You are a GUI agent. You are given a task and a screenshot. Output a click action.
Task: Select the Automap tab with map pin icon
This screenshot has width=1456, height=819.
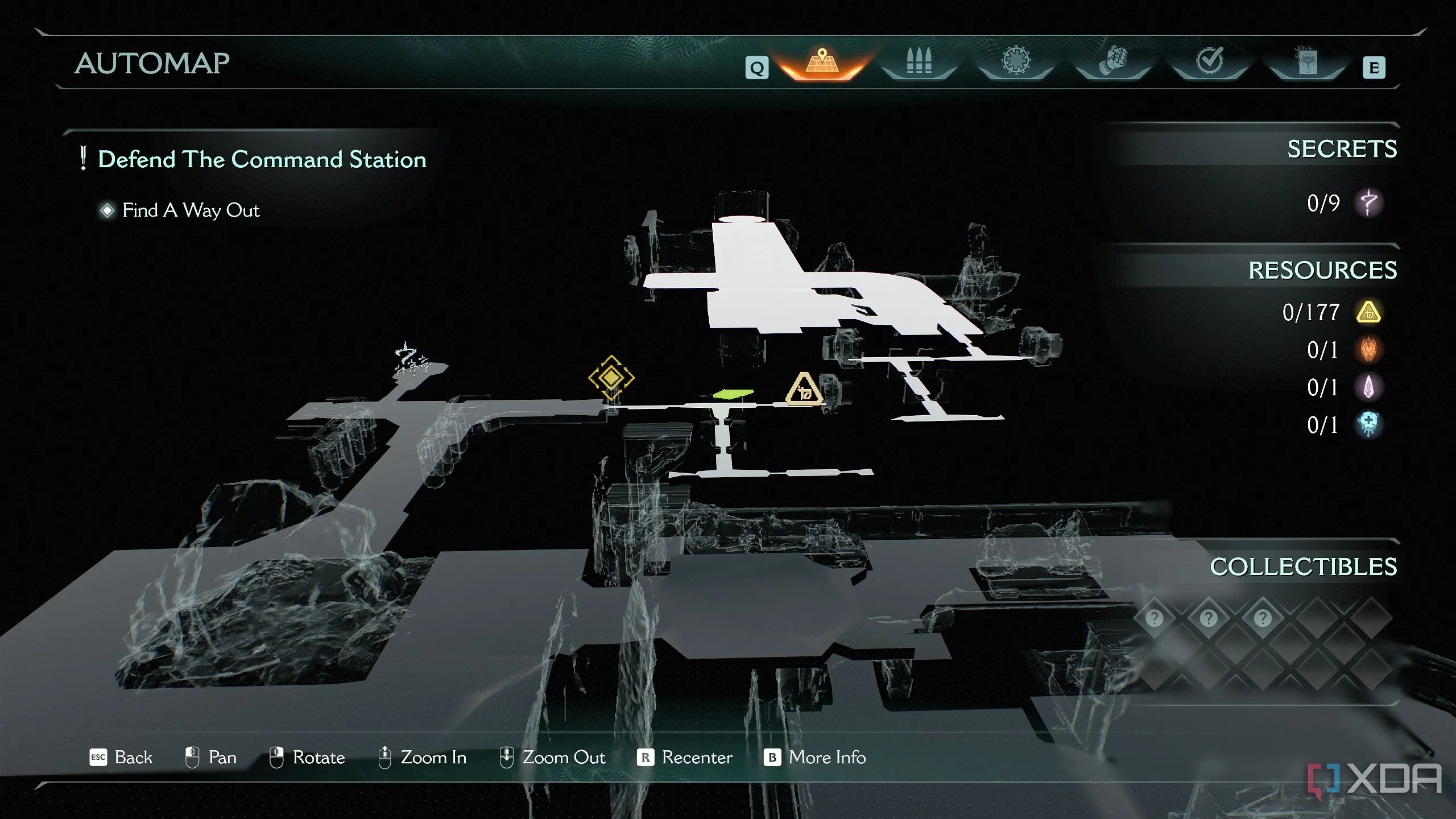pos(822,61)
